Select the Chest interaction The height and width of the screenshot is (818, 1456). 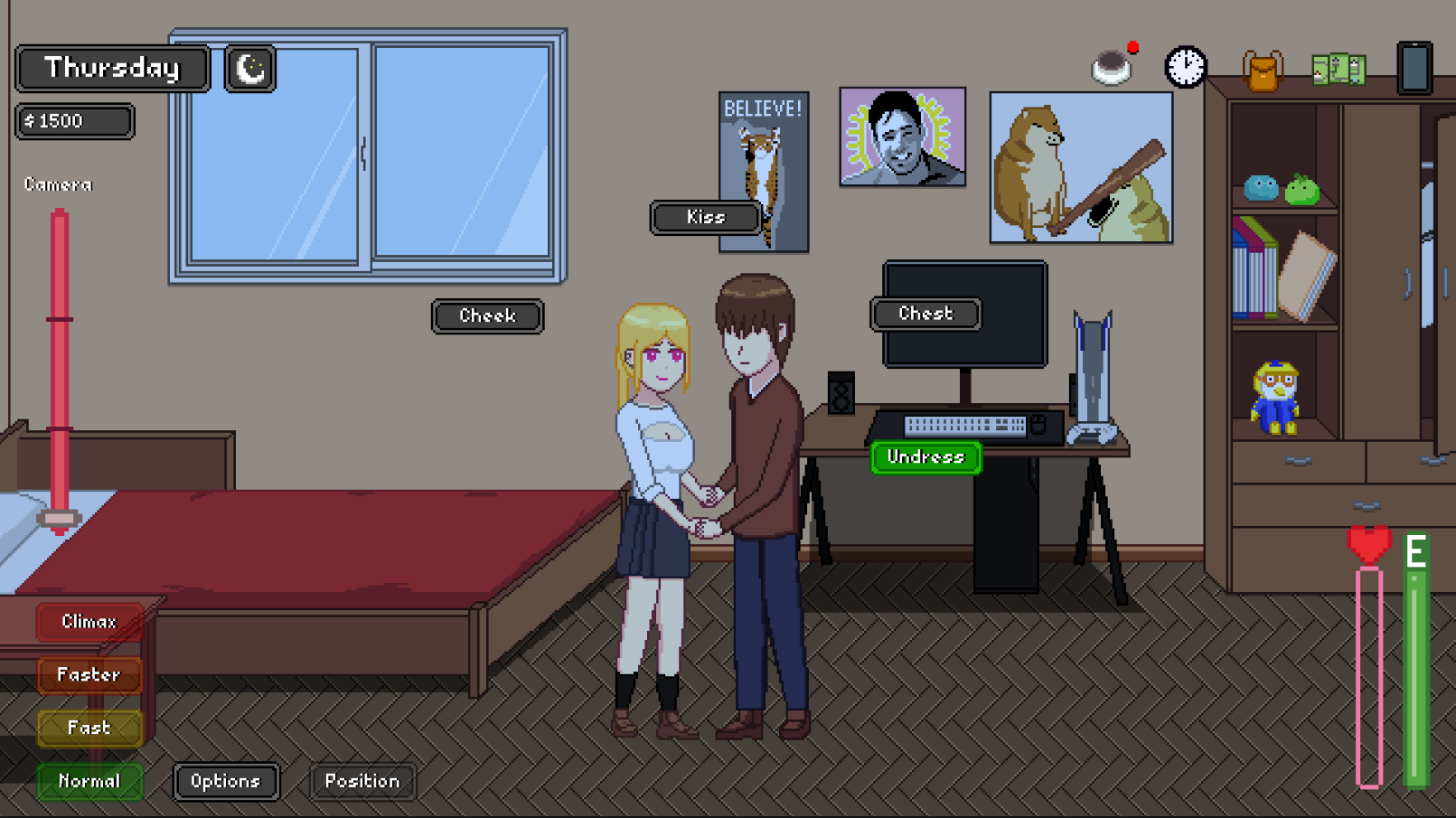[x=925, y=314]
